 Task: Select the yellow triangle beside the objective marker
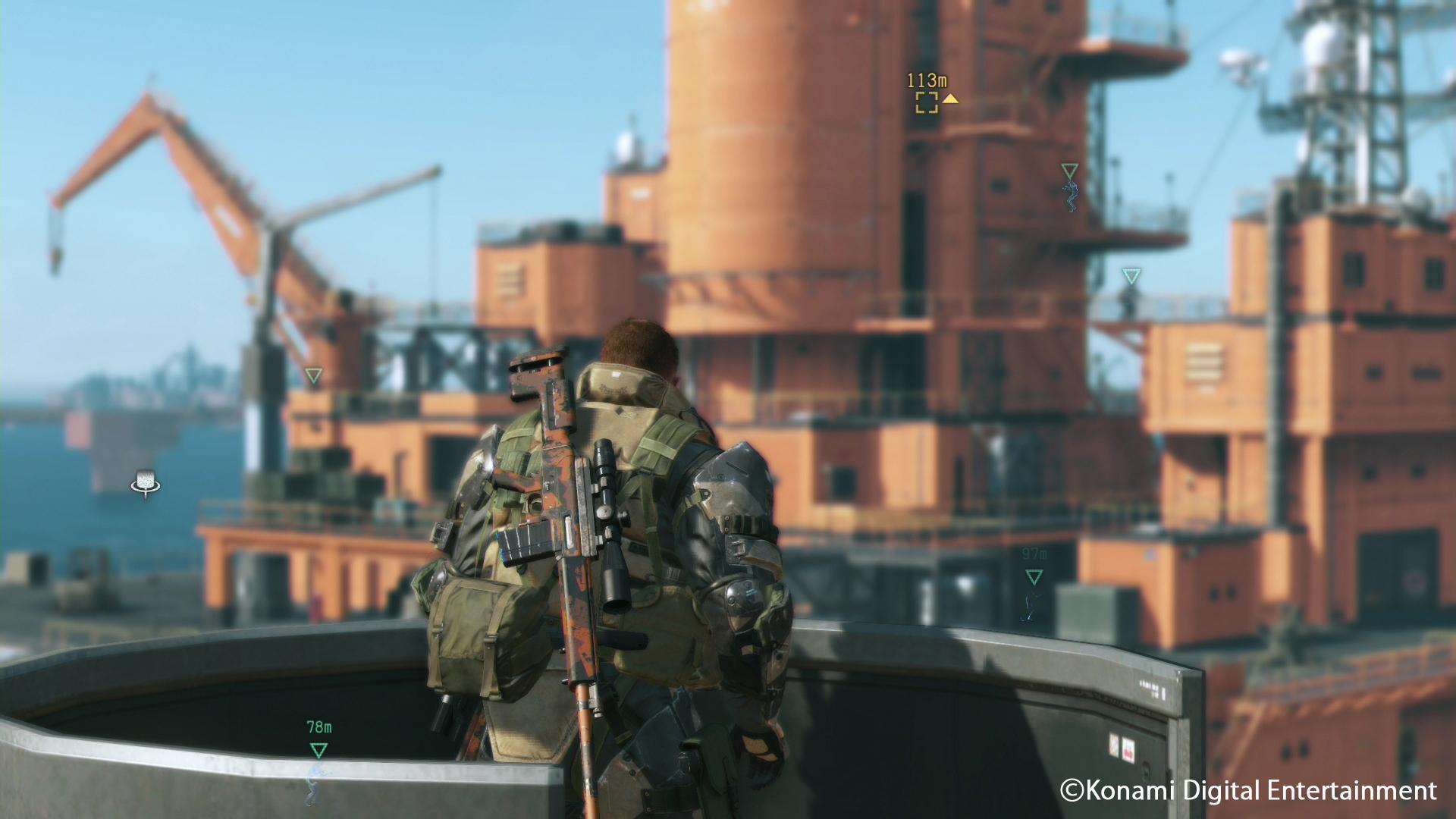952,99
